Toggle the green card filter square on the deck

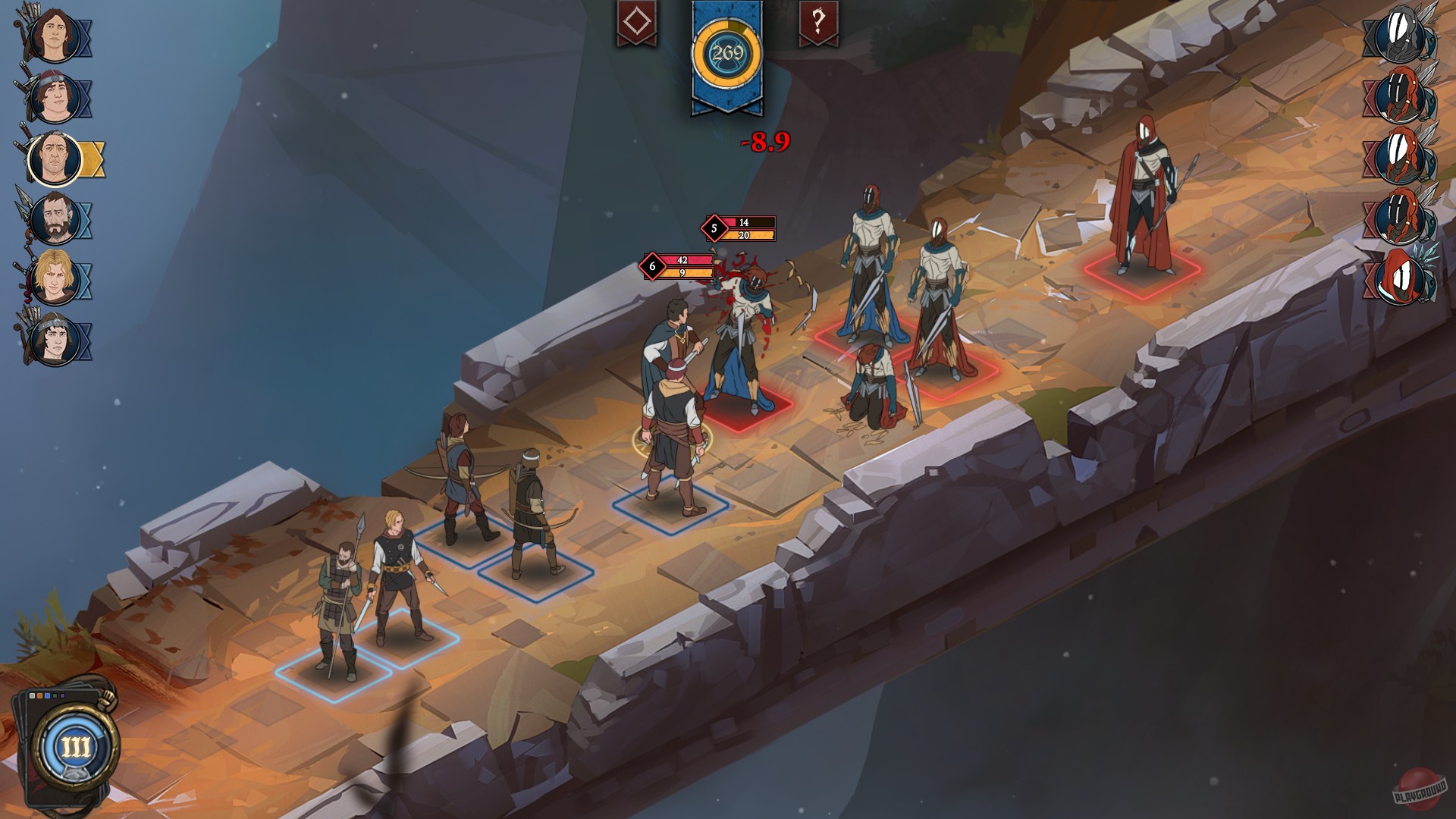[x=55, y=695]
